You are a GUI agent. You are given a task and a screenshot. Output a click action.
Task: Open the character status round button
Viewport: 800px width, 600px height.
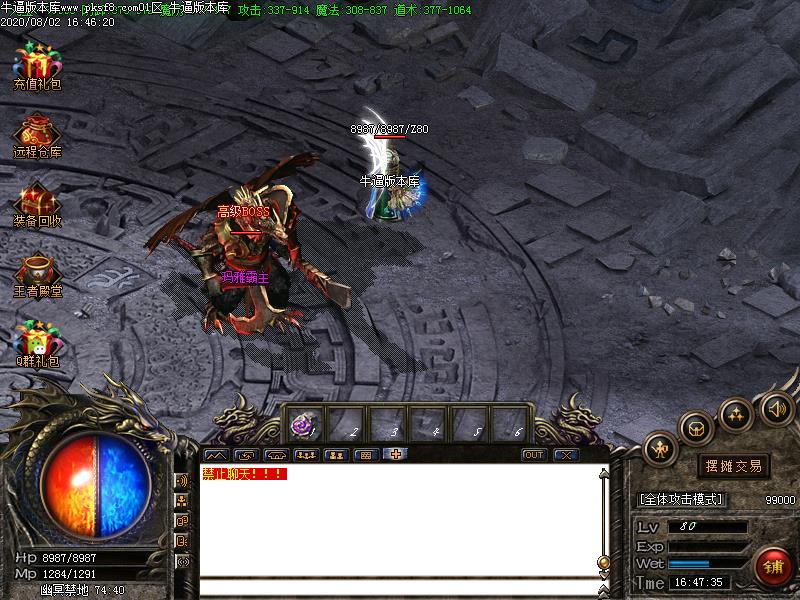click(661, 449)
